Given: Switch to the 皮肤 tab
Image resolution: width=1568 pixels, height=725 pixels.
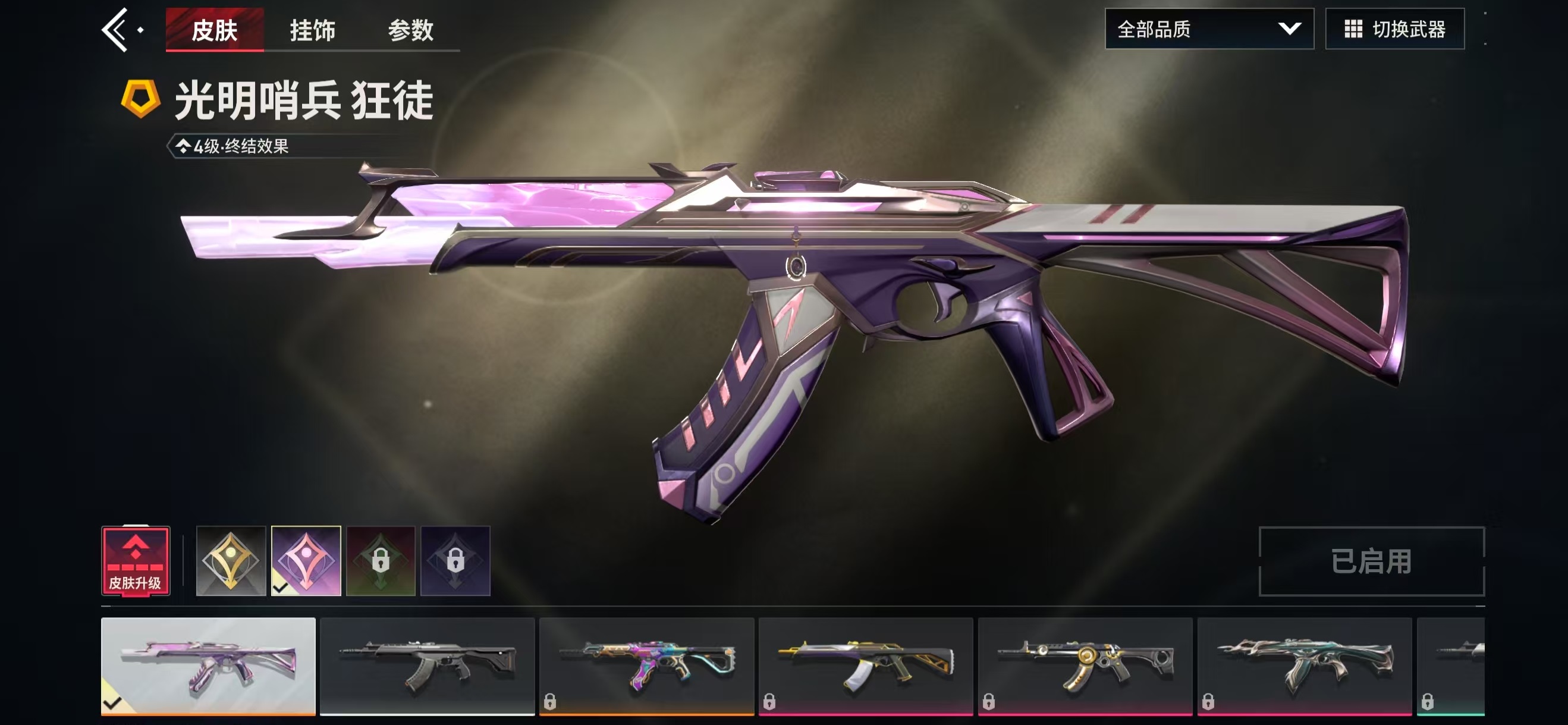Looking at the screenshot, I should coord(214,29).
